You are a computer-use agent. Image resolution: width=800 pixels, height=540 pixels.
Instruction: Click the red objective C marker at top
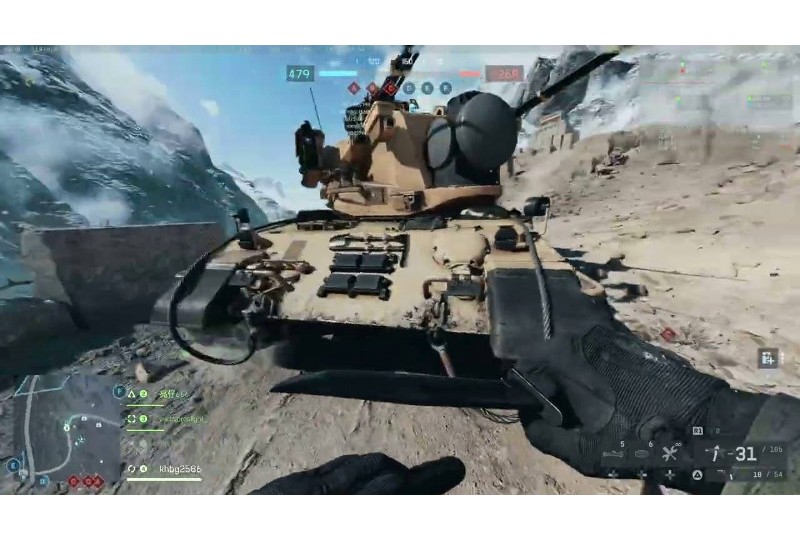click(391, 88)
